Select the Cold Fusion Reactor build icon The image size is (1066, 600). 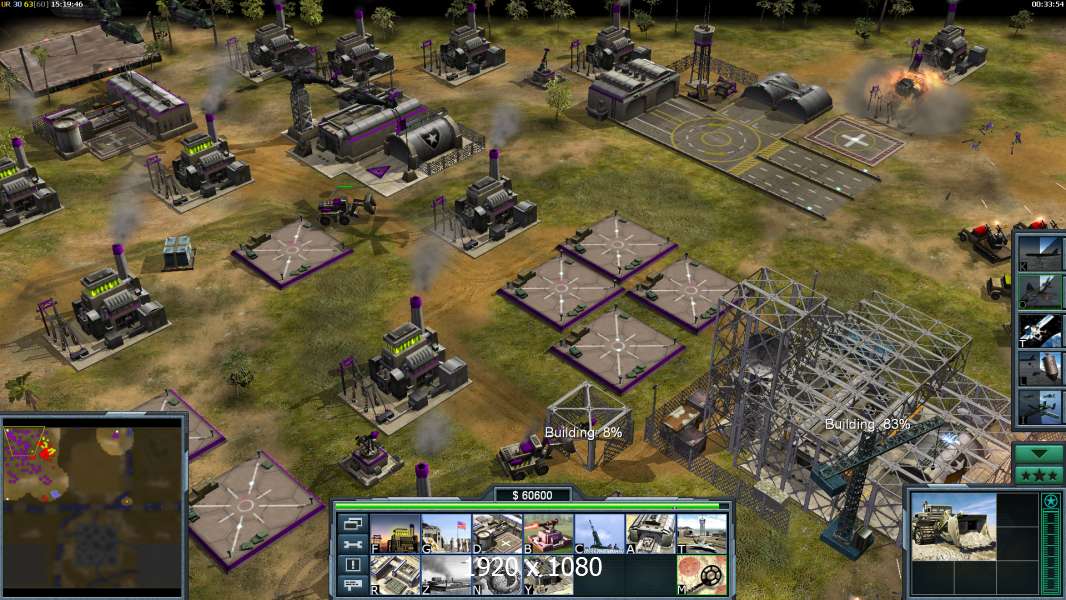pyautogui.click(x=395, y=534)
